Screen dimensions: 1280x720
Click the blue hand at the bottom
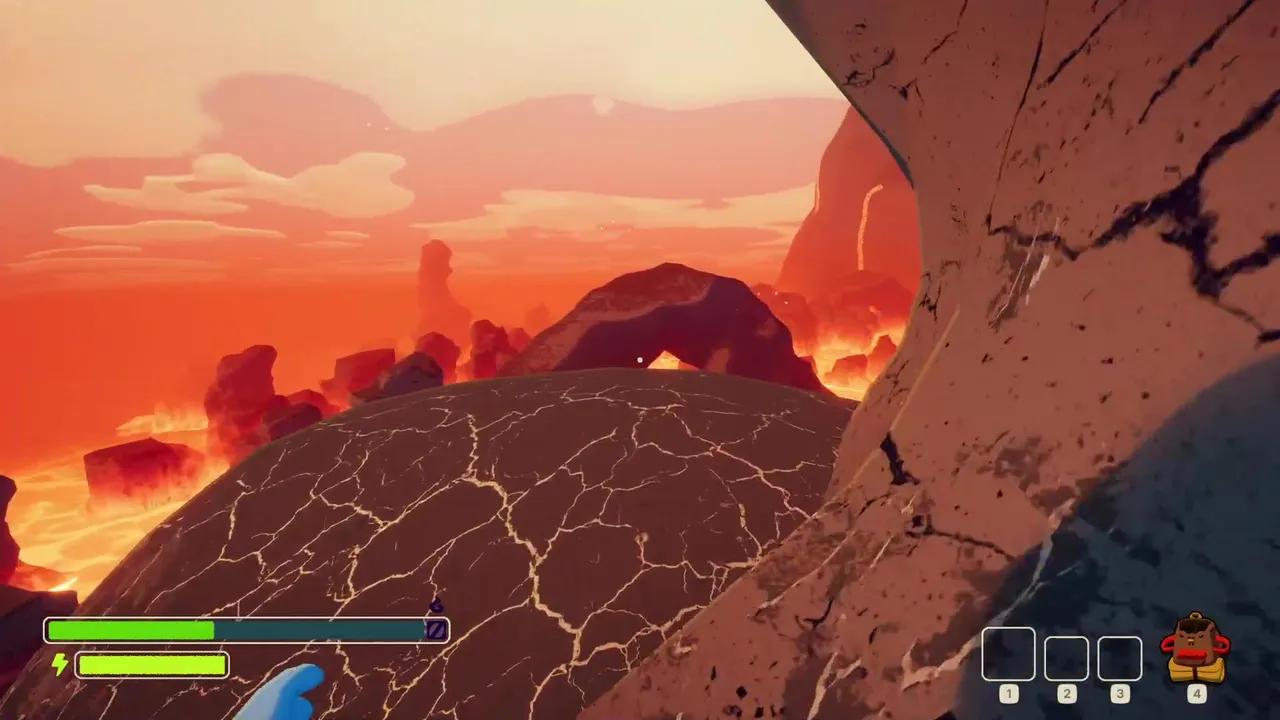290,695
